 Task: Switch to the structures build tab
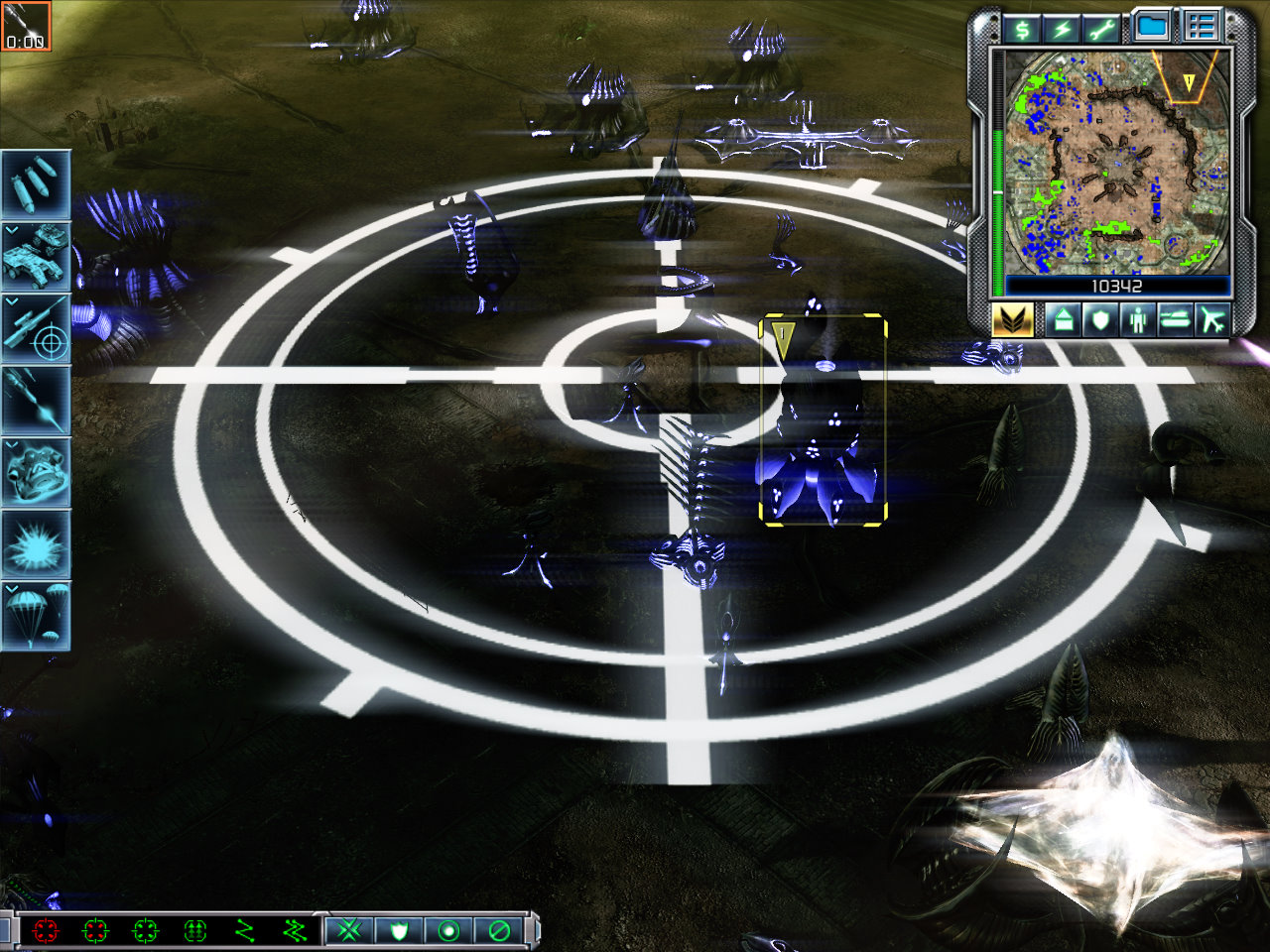[x=1061, y=320]
